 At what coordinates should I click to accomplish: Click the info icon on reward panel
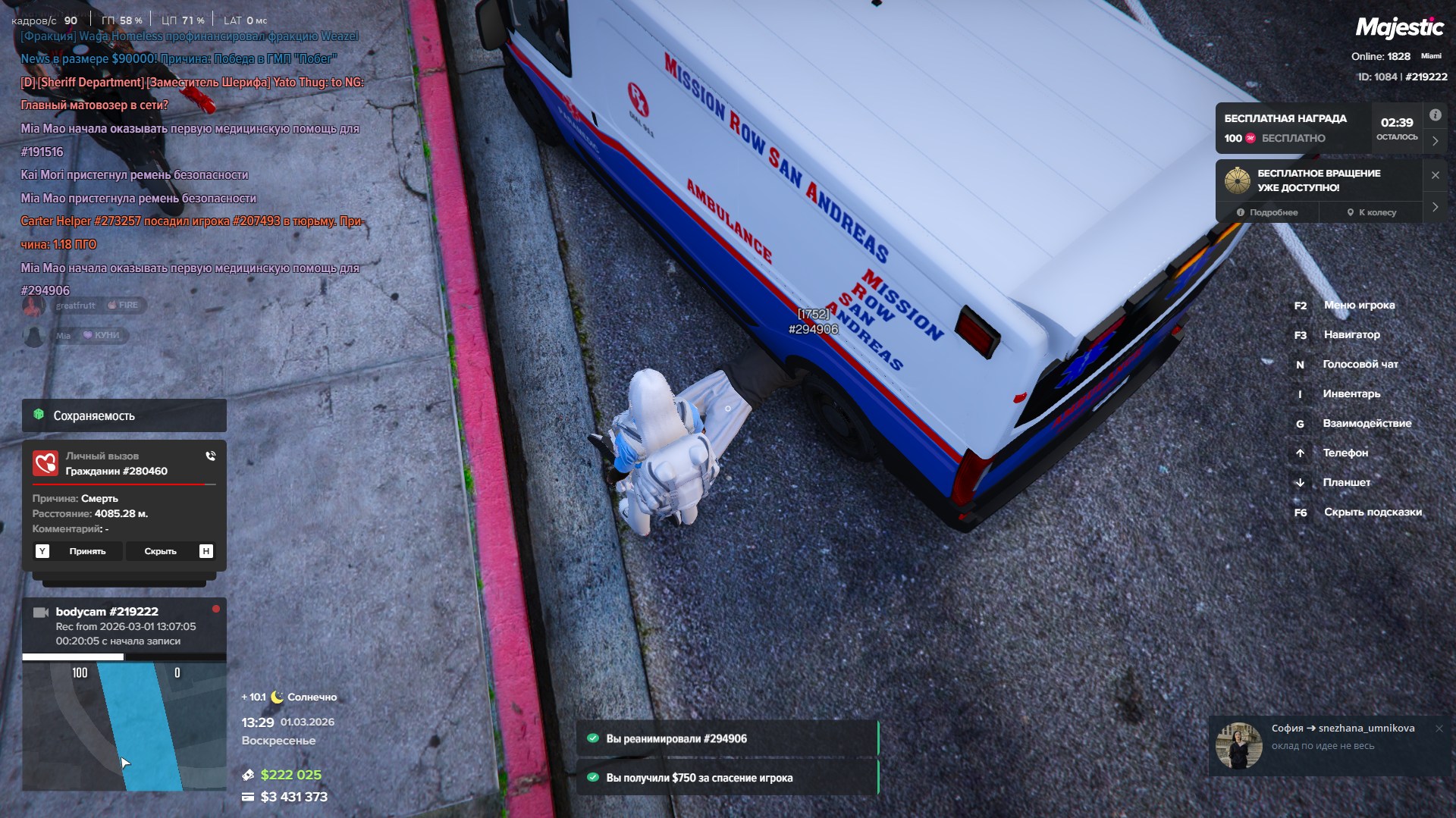coord(1435,115)
